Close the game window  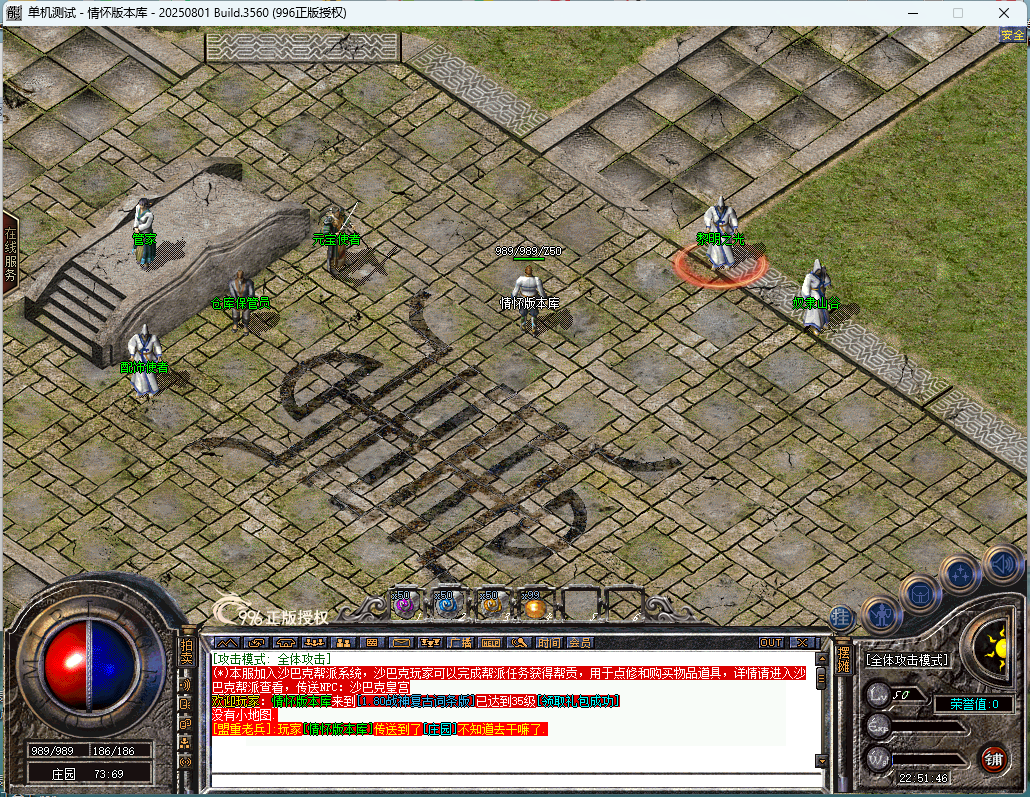[1003, 13]
